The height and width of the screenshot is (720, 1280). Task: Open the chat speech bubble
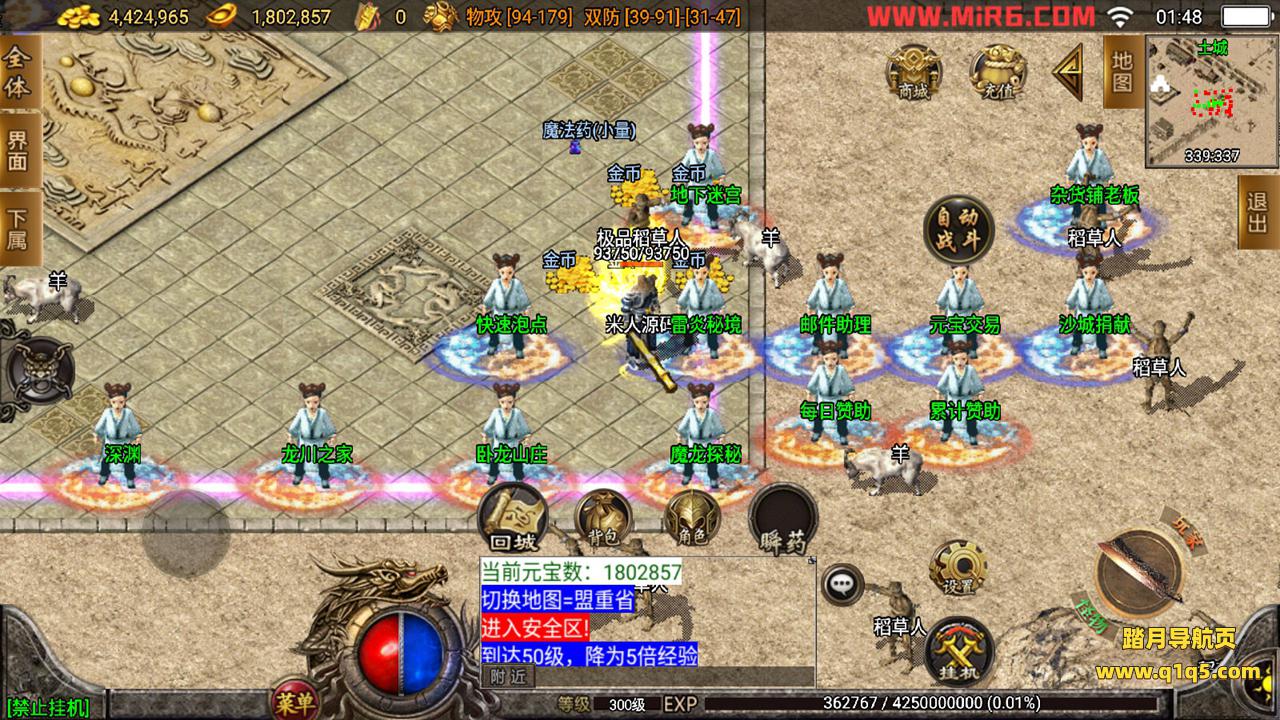point(842,584)
